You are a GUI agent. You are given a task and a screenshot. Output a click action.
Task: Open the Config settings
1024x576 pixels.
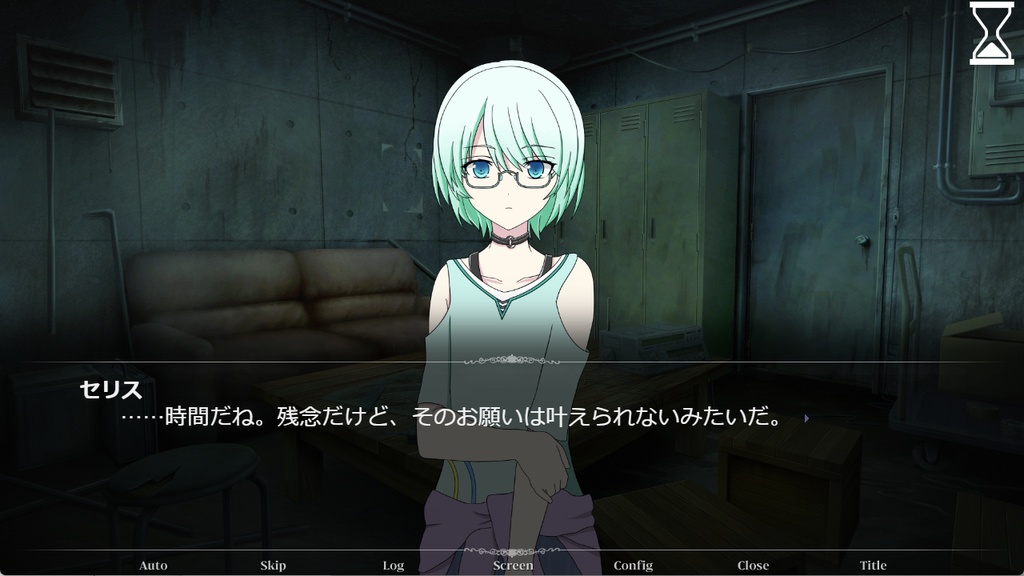click(633, 565)
